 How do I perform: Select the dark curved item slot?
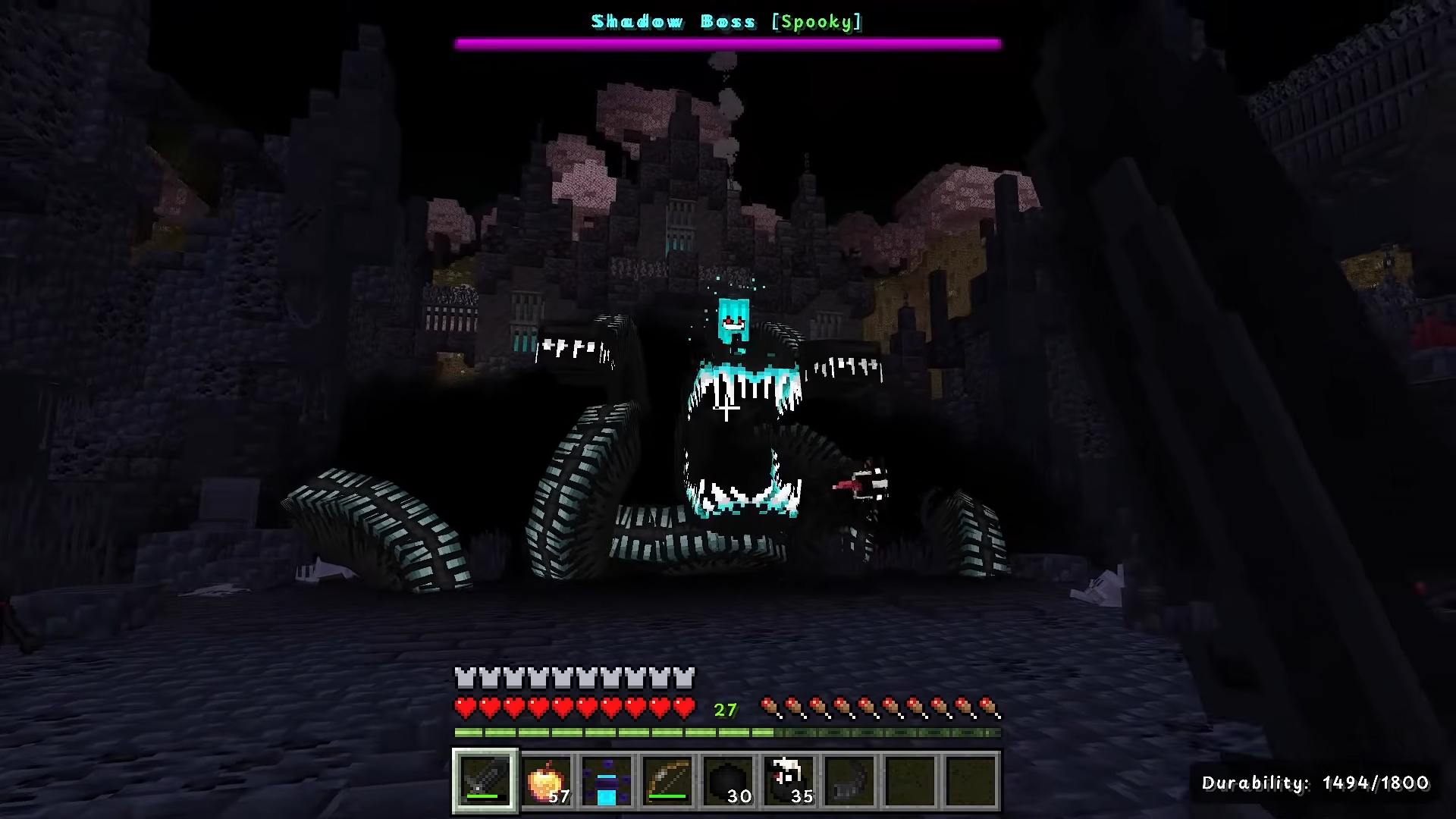849,780
